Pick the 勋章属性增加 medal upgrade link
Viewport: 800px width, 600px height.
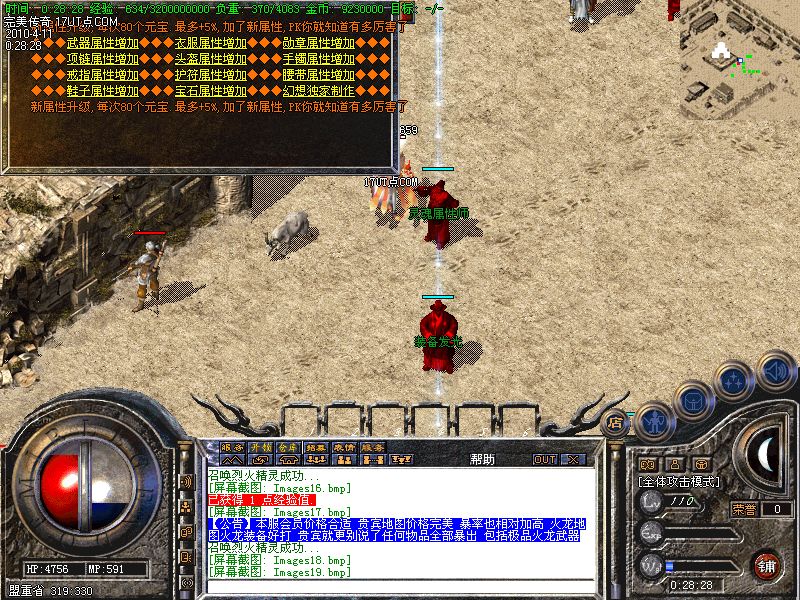tap(318, 43)
